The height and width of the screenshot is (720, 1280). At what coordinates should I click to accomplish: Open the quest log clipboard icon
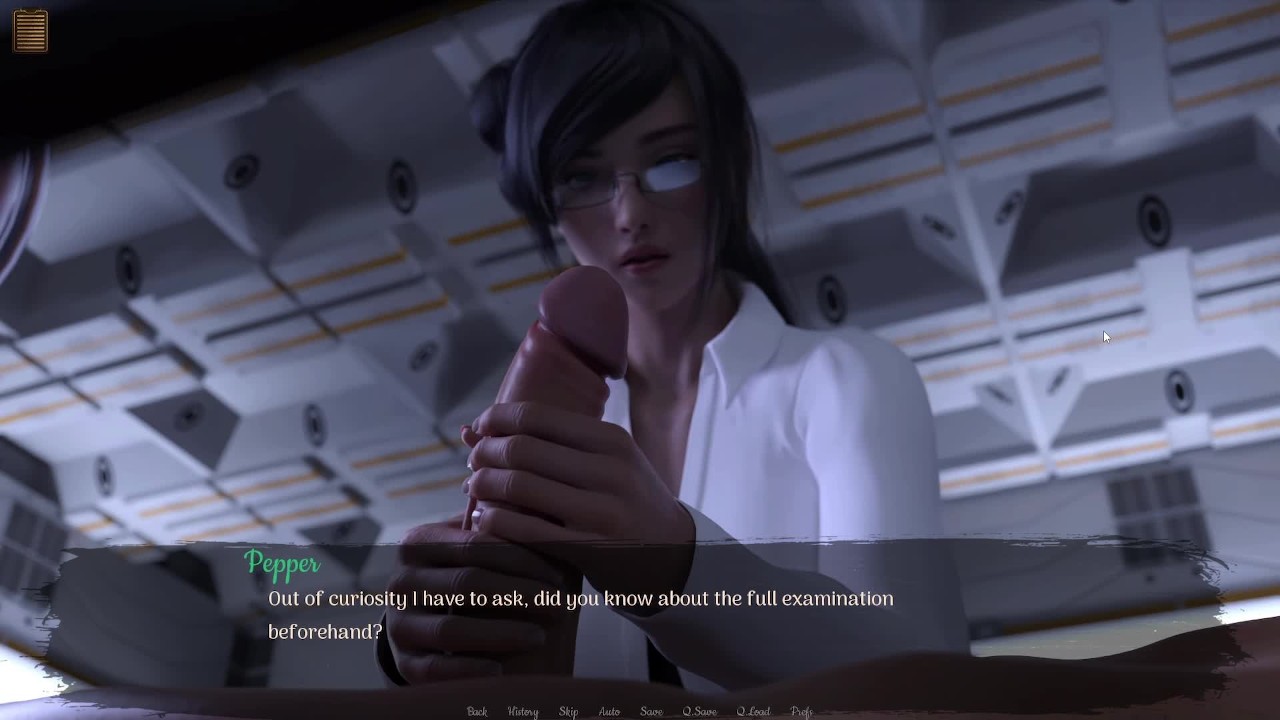tap(31, 30)
